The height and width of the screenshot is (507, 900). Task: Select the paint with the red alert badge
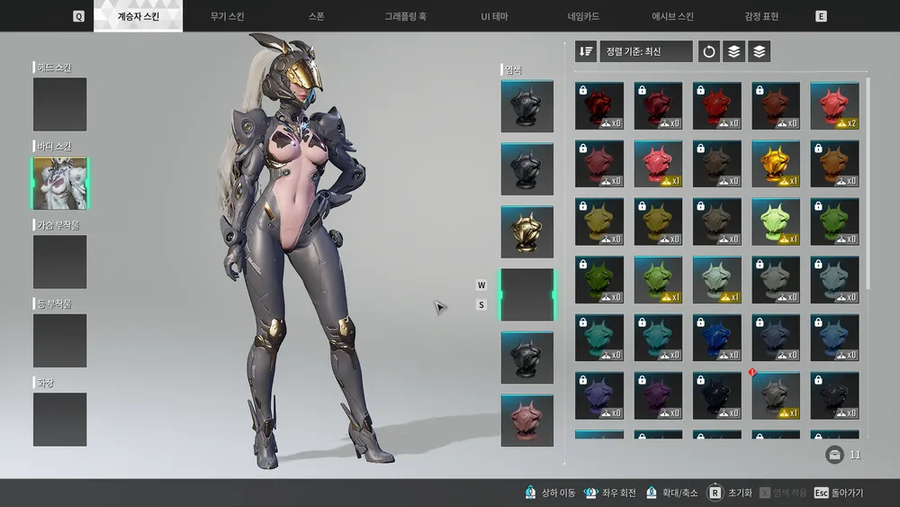click(x=775, y=396)
